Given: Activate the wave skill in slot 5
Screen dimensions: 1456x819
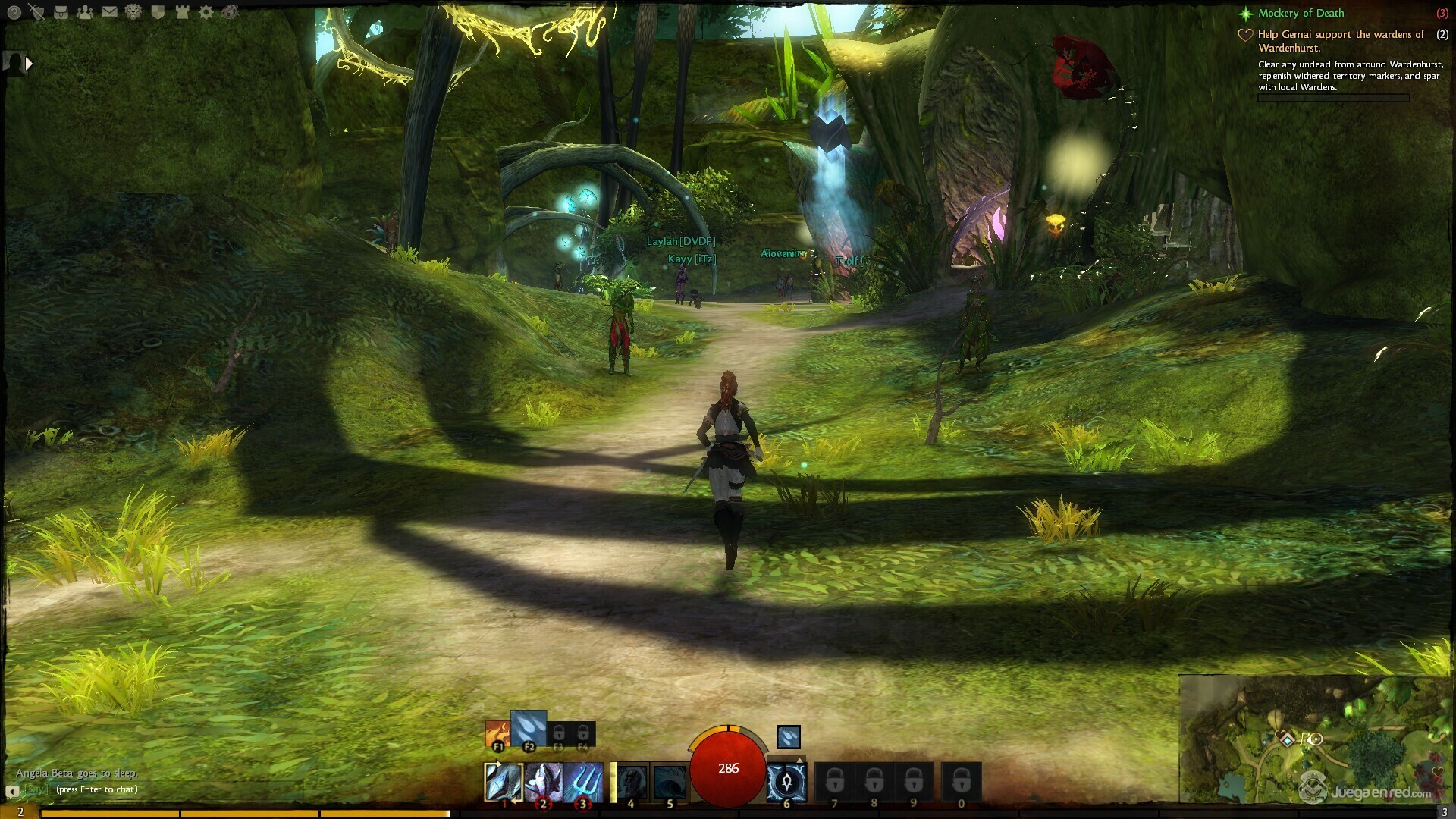Looking at the screenshot, I should point(670,782).
